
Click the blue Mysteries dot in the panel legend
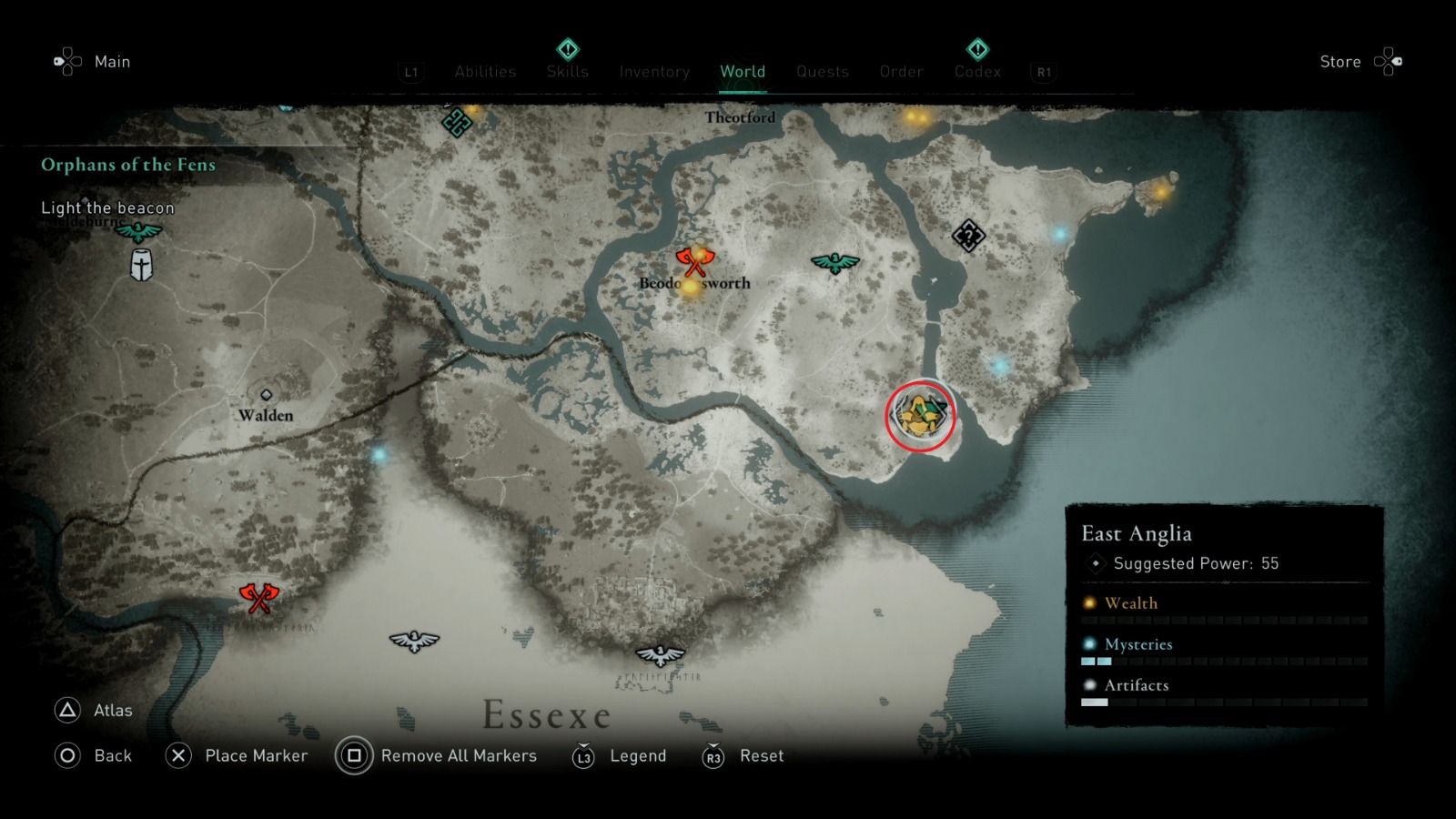pos(1088,643)
